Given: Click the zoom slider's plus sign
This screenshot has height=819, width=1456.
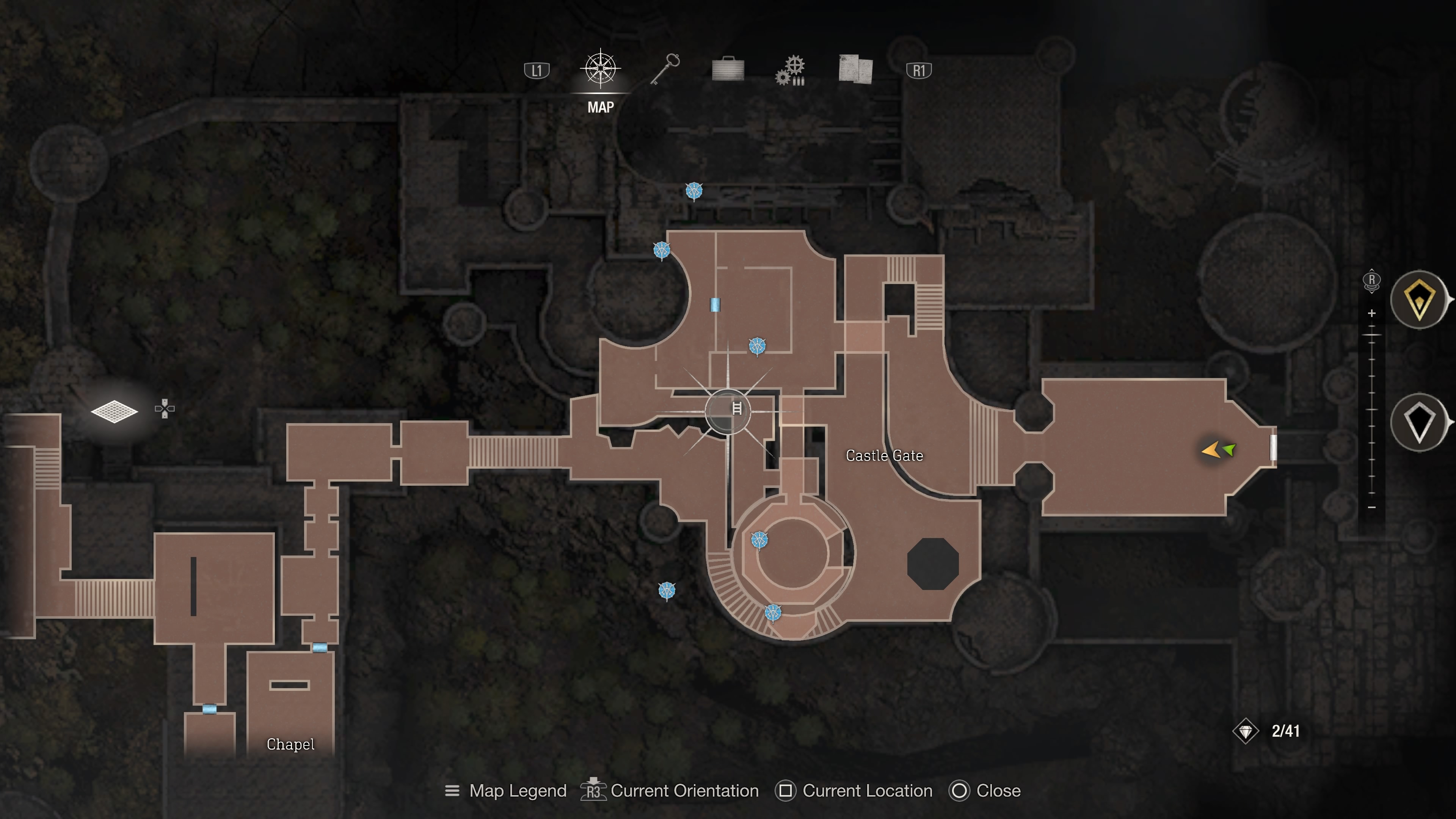Looking at the screenshot, I should [1372, 313].
